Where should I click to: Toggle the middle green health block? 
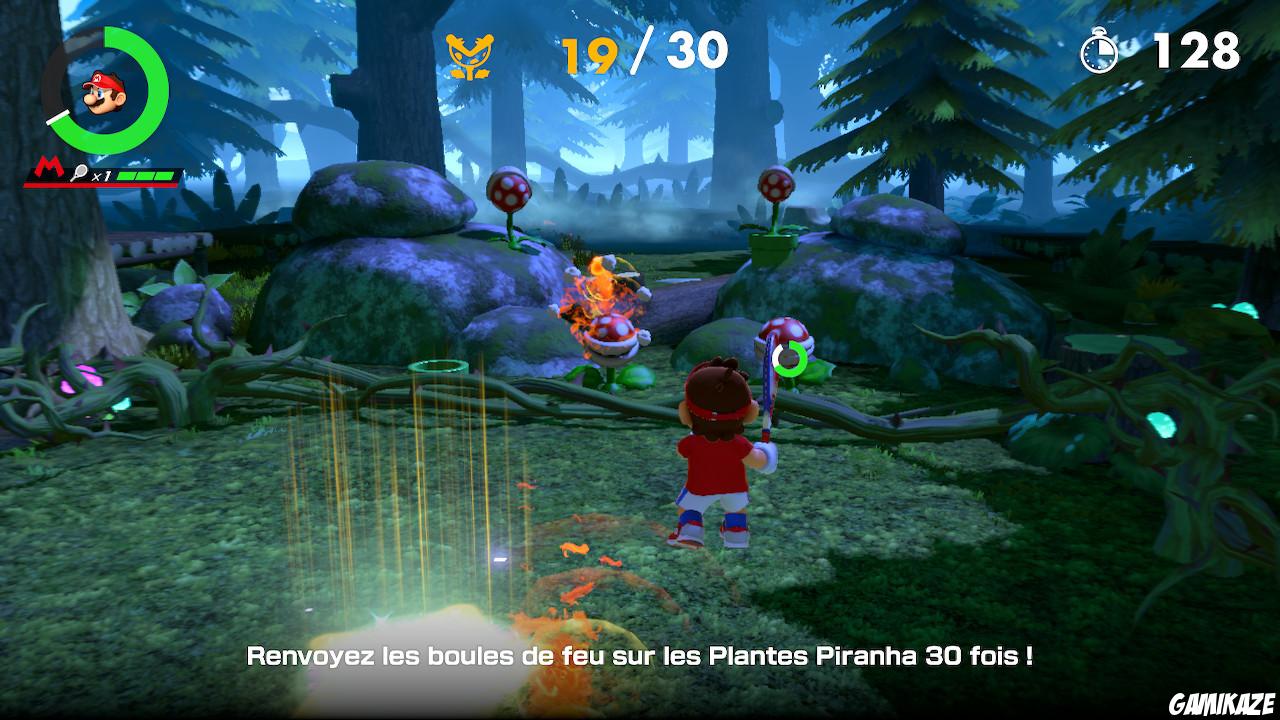147,175
